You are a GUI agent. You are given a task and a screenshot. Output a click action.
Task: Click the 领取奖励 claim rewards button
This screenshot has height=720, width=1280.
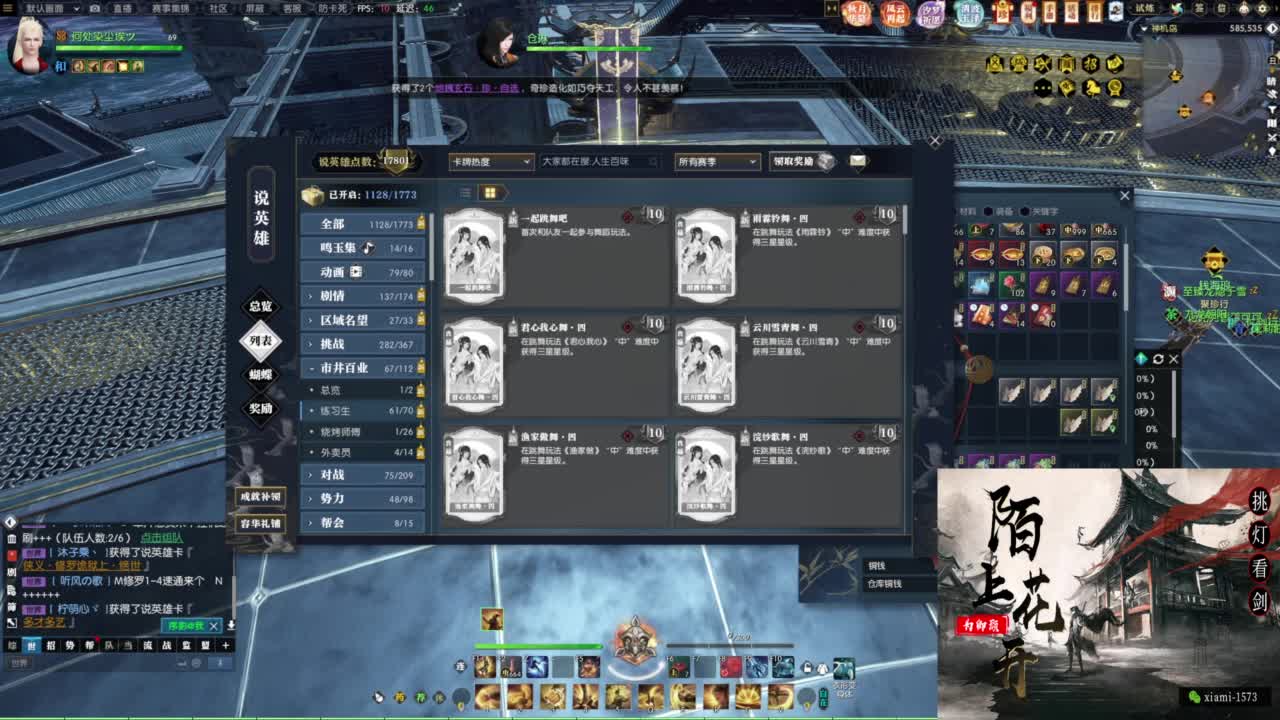[795, 162]
